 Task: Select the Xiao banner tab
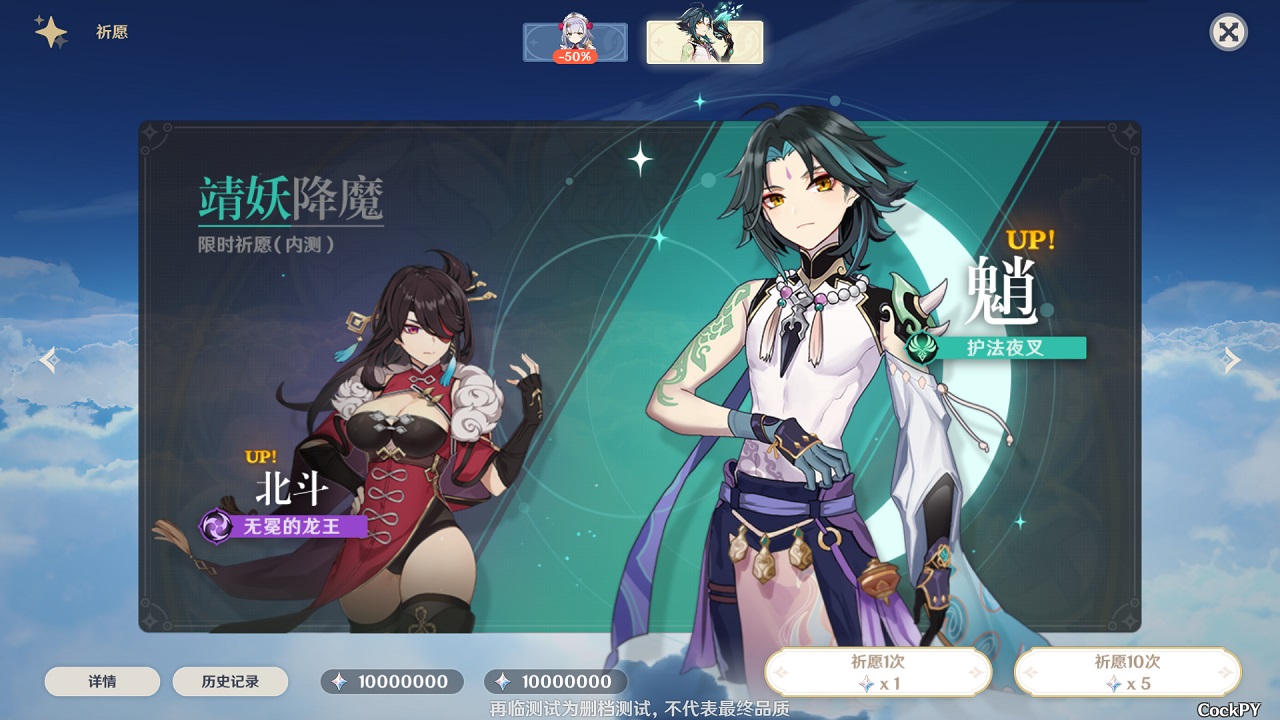[x=704, y=42]
